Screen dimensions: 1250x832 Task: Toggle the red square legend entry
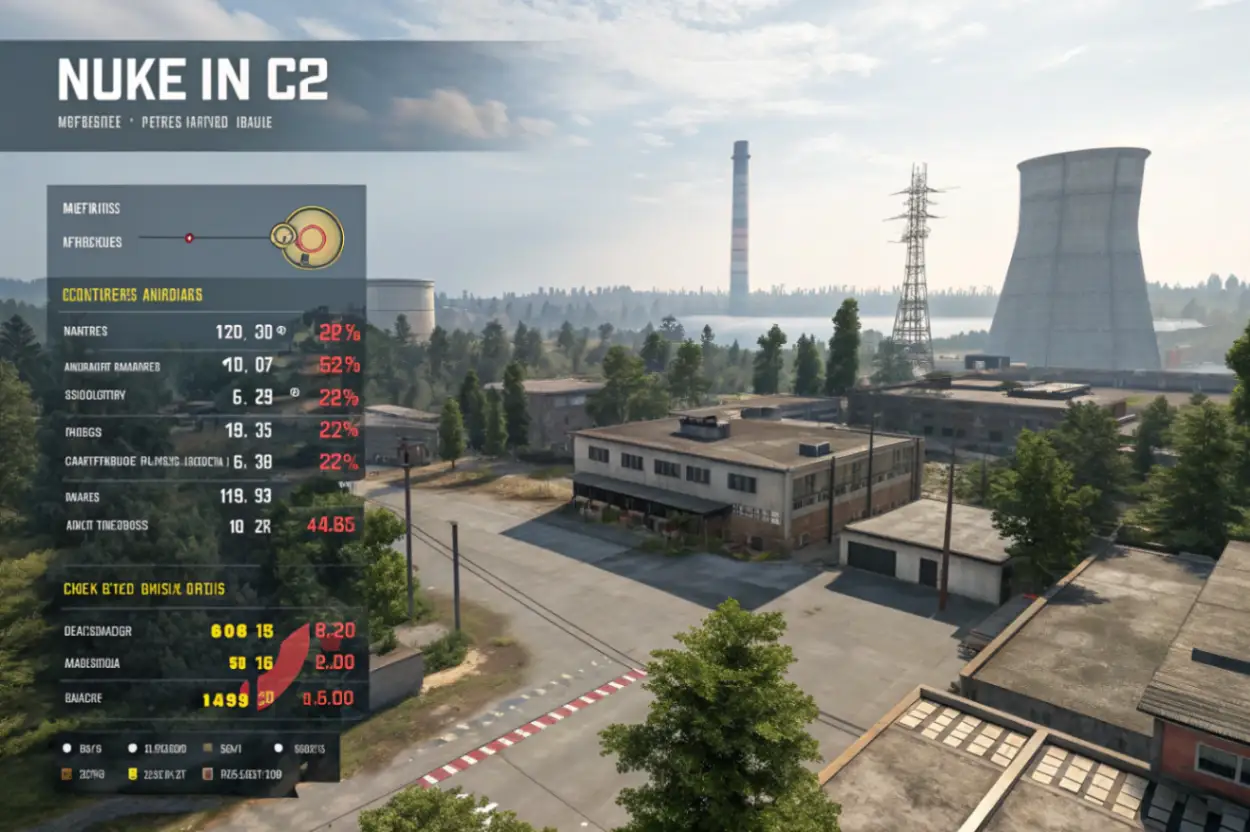click(208, 773)
